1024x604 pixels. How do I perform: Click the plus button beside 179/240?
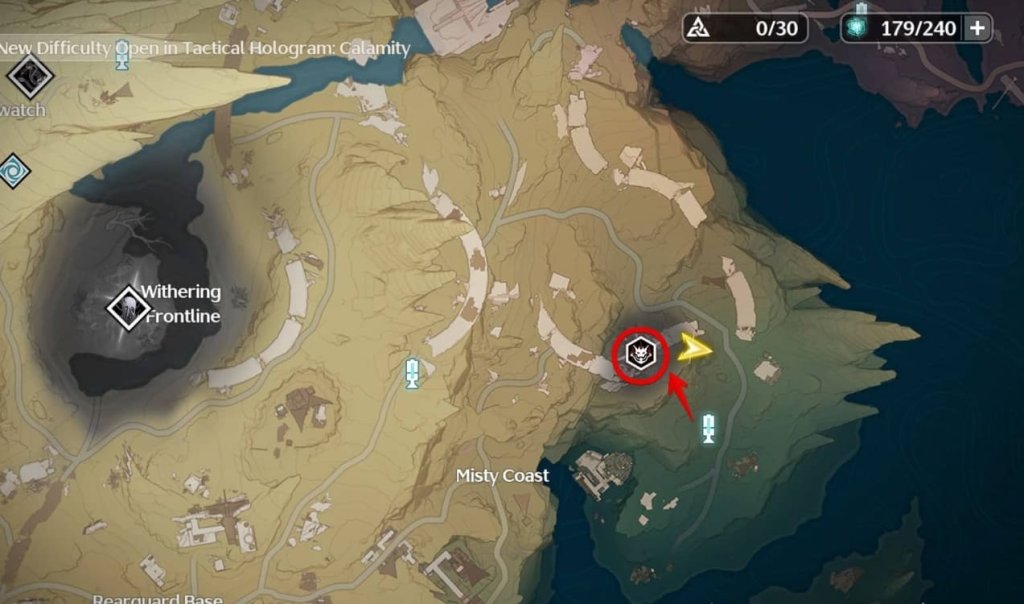tap(977, 28)
